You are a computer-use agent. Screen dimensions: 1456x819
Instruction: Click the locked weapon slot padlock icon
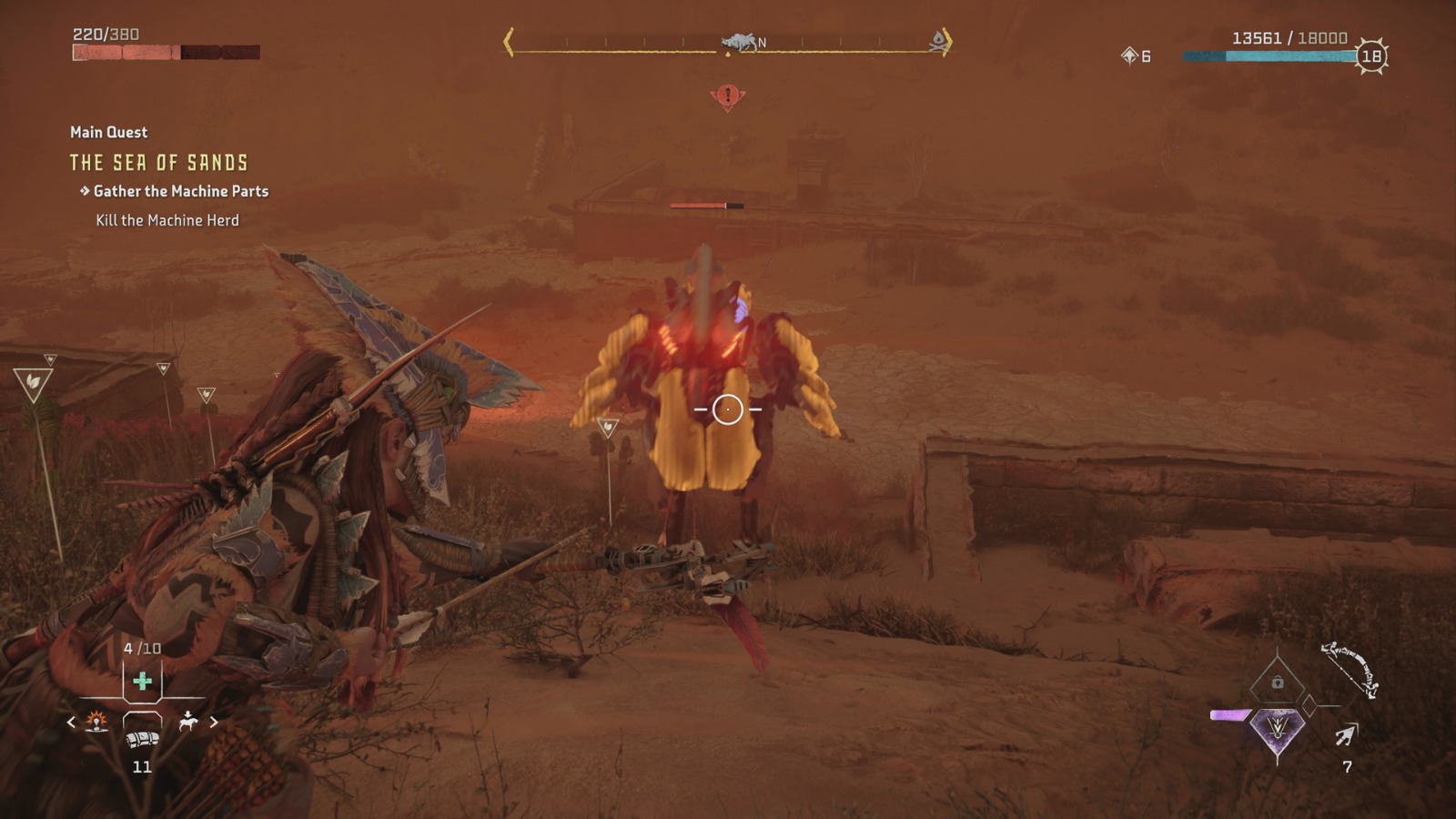[1277, 681]
